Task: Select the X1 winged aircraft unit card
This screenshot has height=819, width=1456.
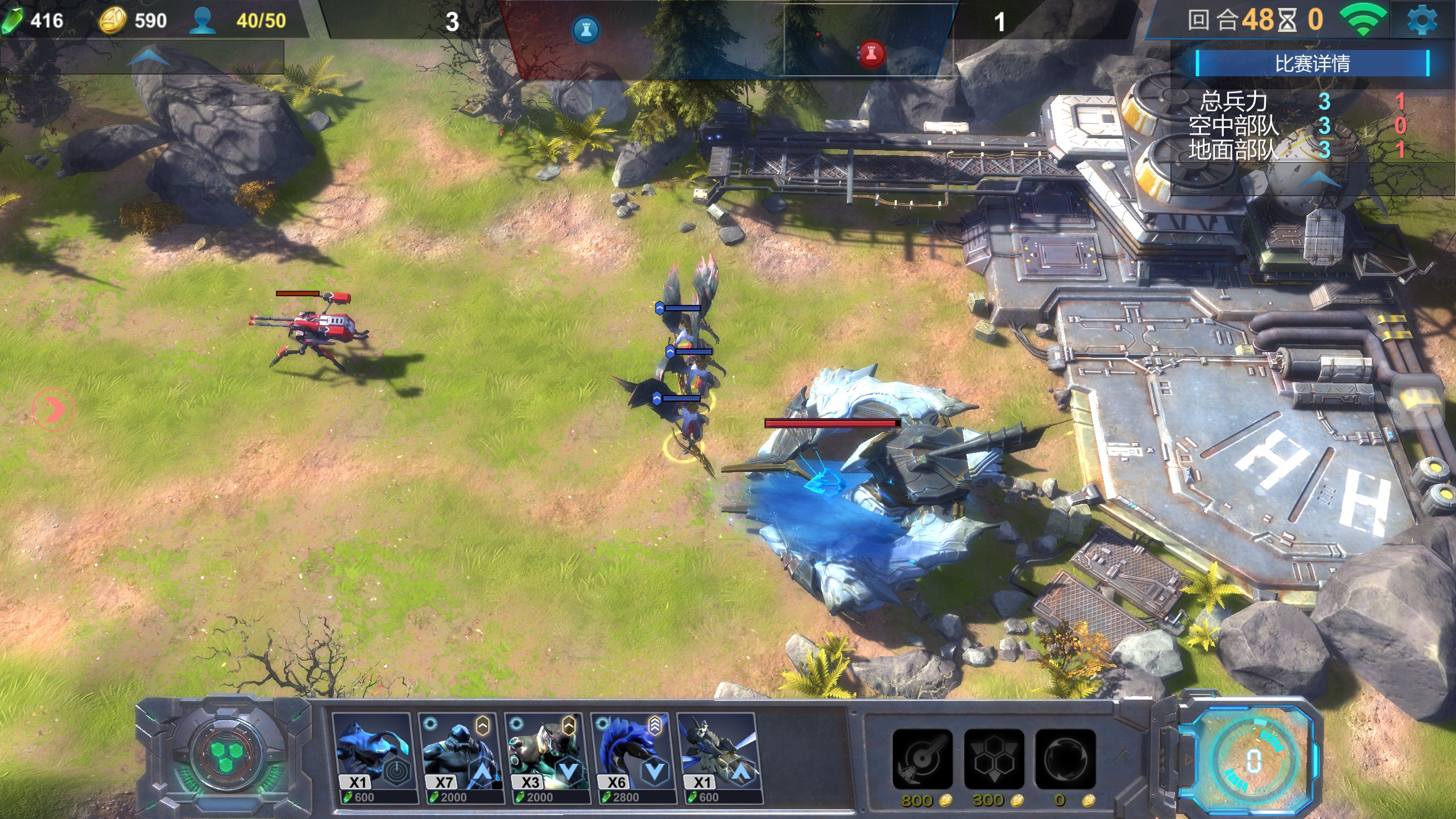Action: 719,758
